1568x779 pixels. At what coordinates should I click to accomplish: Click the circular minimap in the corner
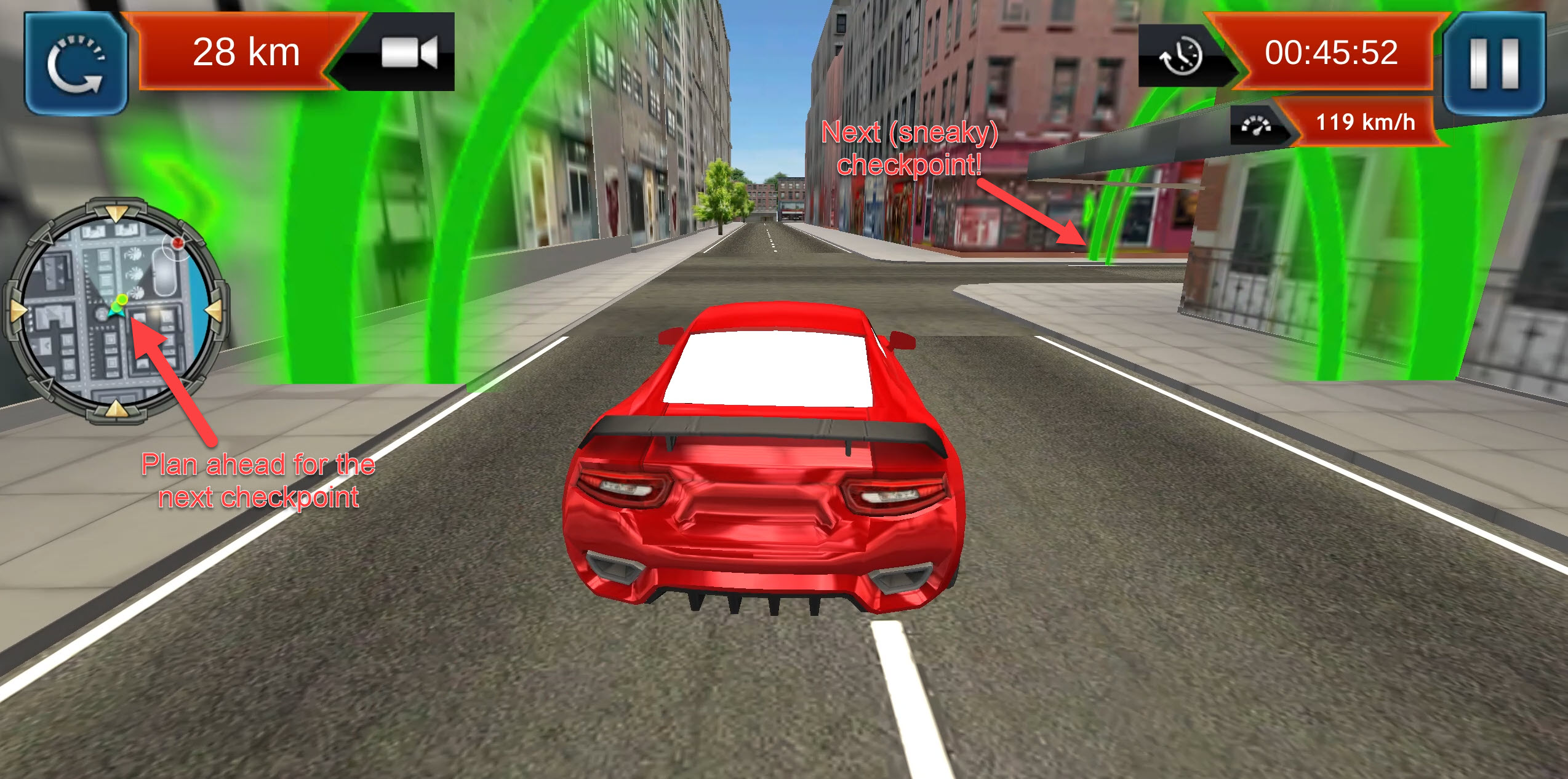pyautogui.click(x=117, y=311)
